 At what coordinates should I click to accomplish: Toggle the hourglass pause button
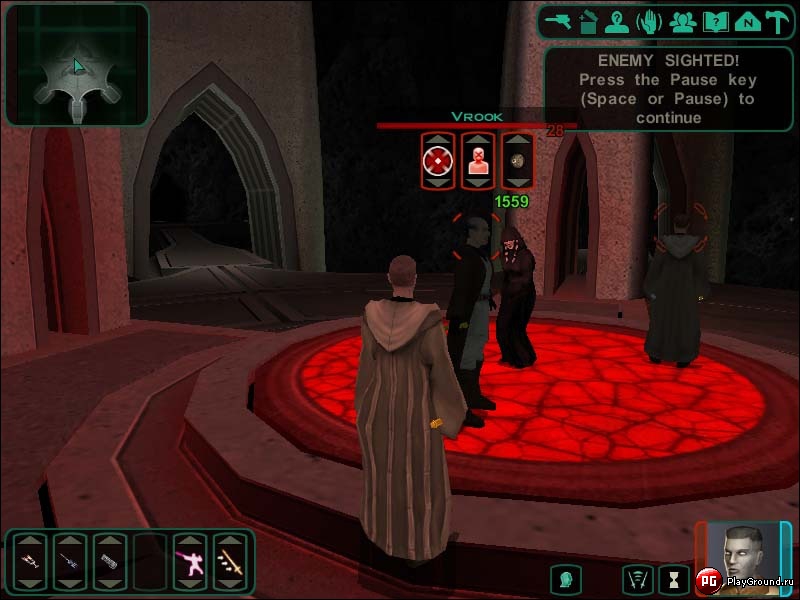click(x=675, y=578)
